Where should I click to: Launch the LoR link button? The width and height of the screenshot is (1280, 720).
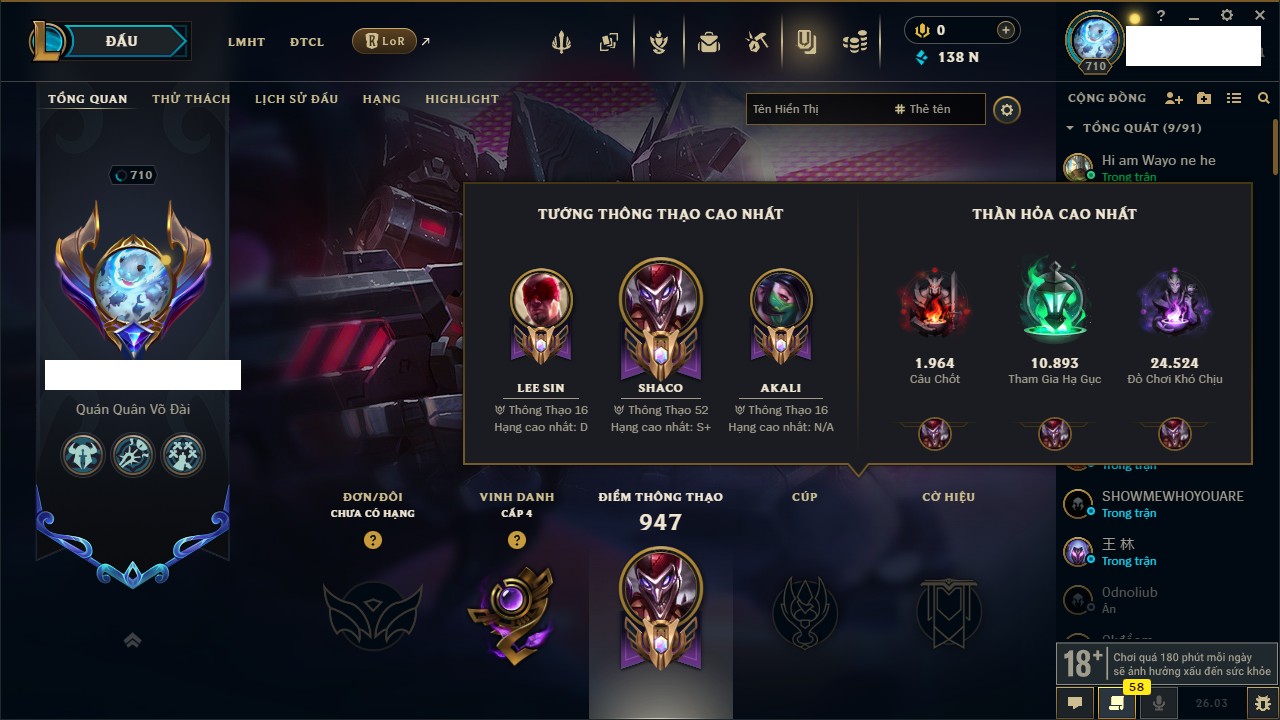pos(385,42)
